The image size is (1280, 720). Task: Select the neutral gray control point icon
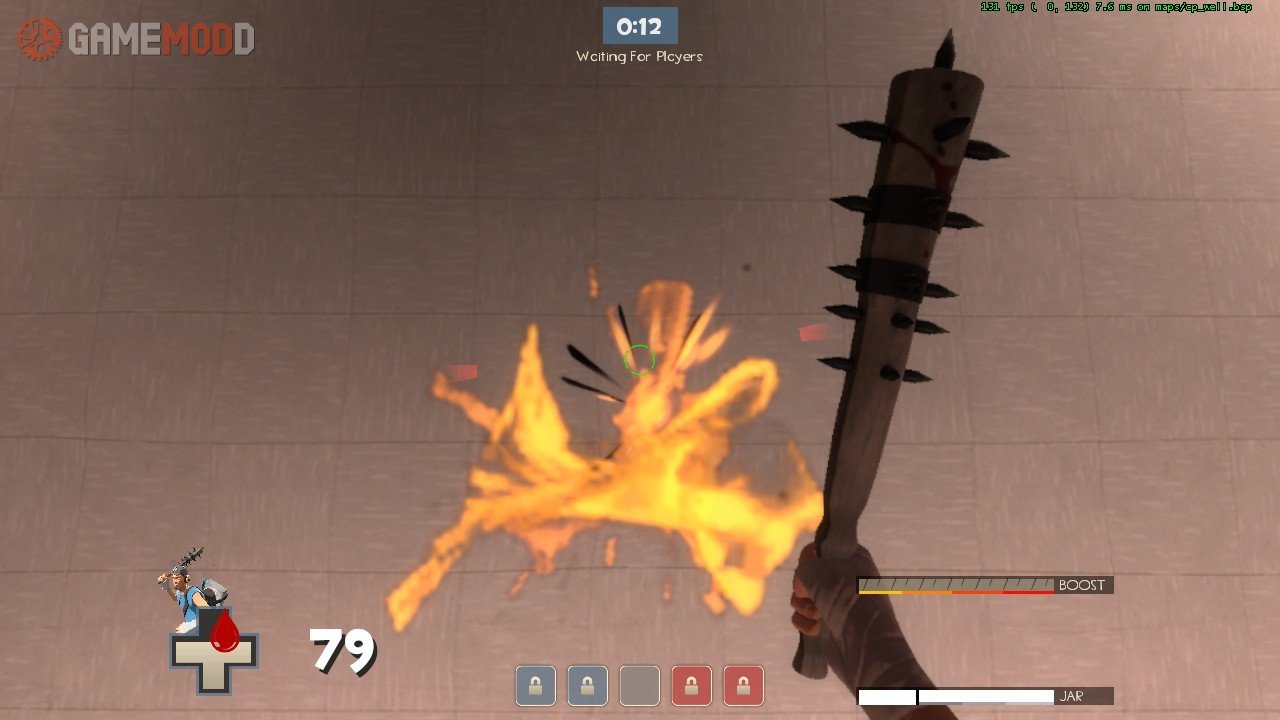639,686
